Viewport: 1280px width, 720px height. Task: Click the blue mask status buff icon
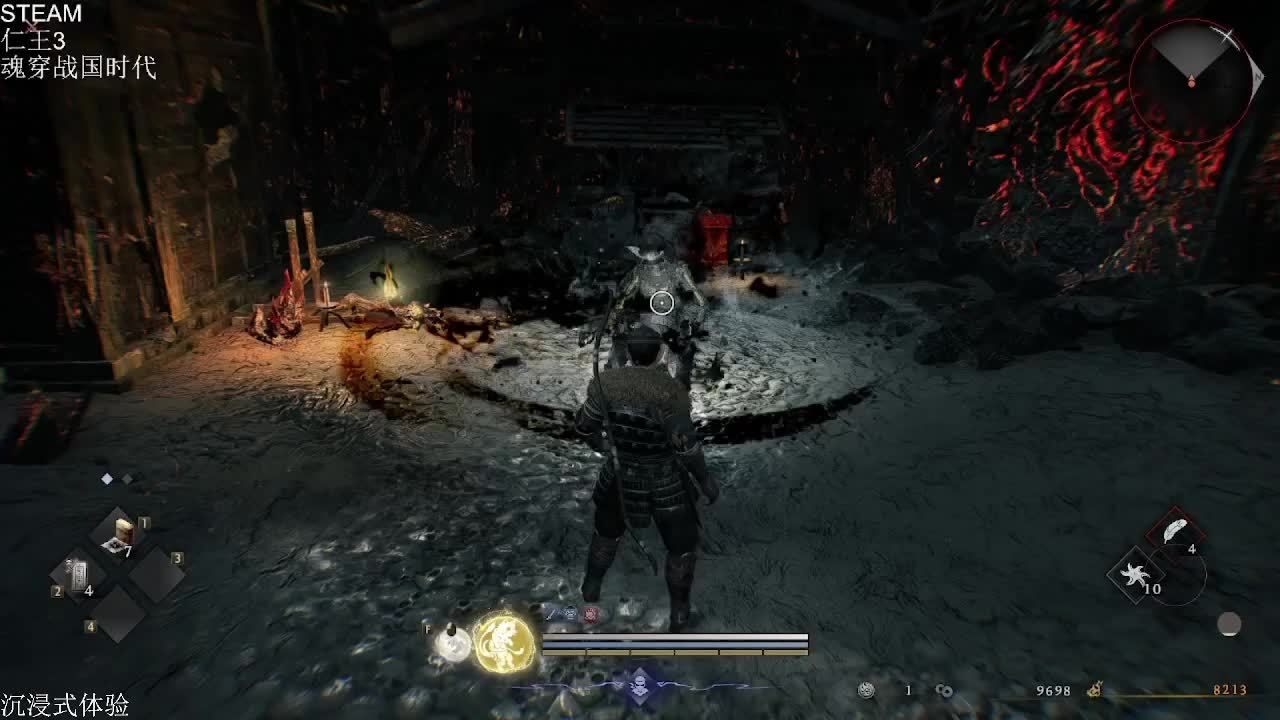click(571, 614)
